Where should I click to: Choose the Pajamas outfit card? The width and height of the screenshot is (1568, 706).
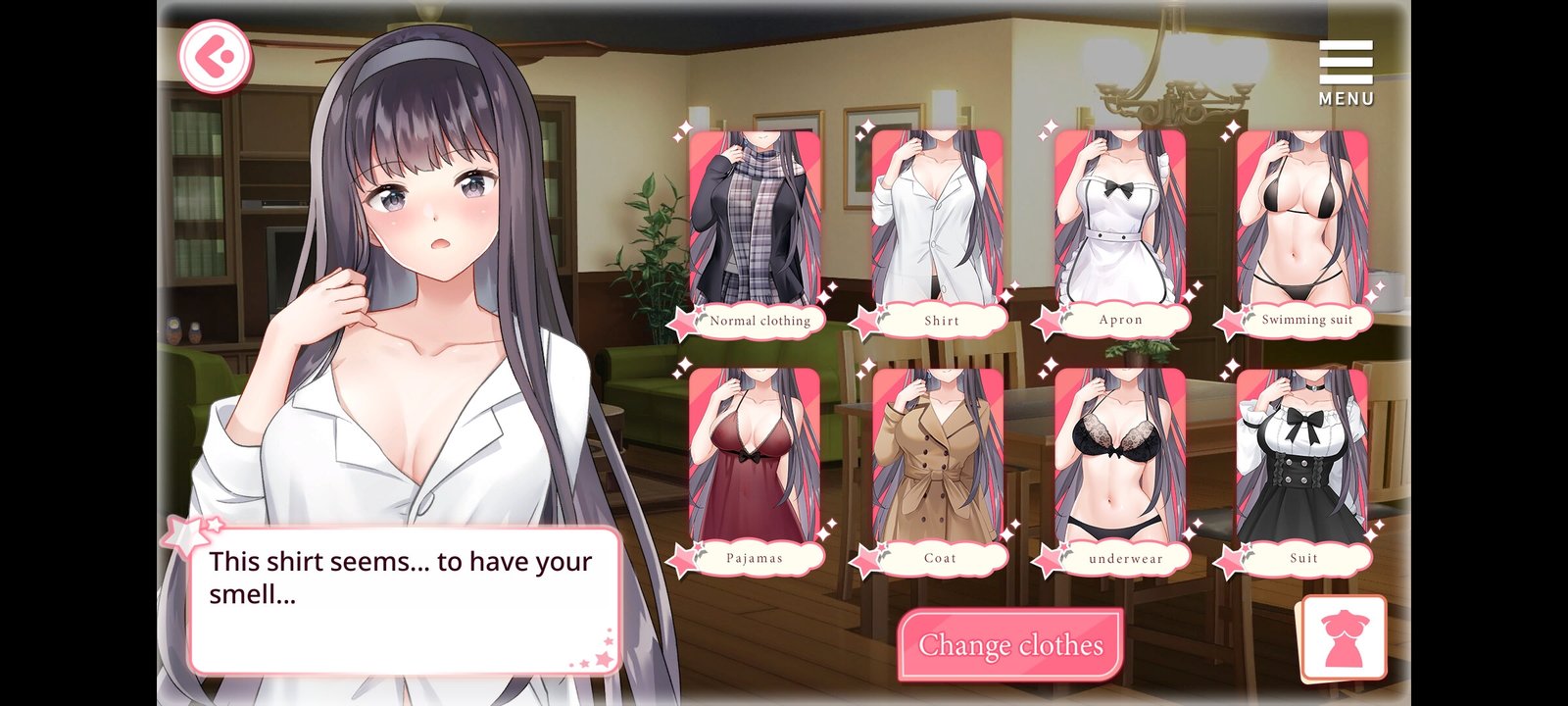click(x=755, y=468)
